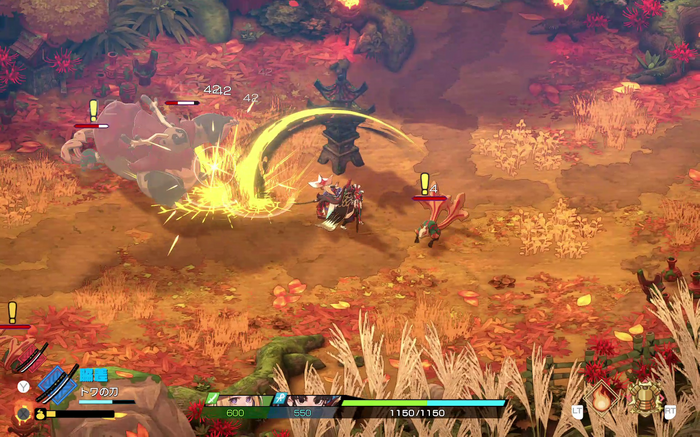Select the left character portrait showing 600

240,402
